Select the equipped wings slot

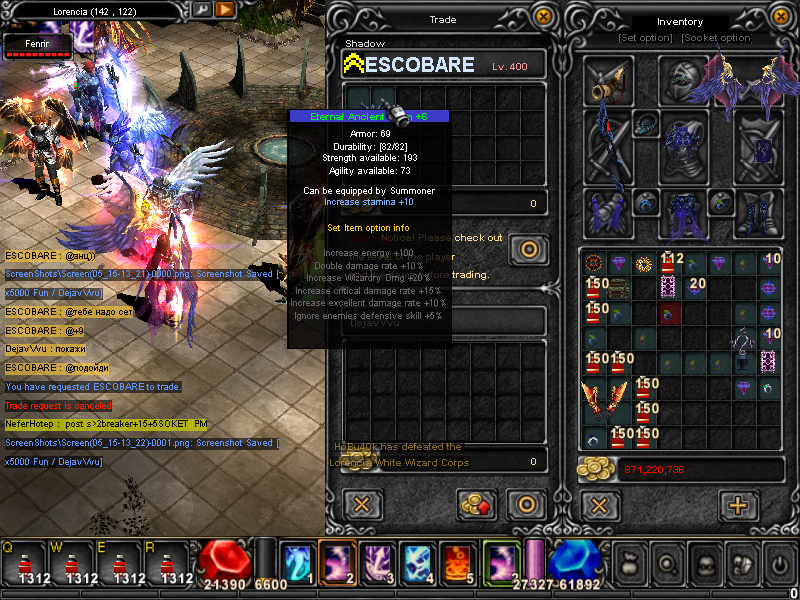point(739,78)
